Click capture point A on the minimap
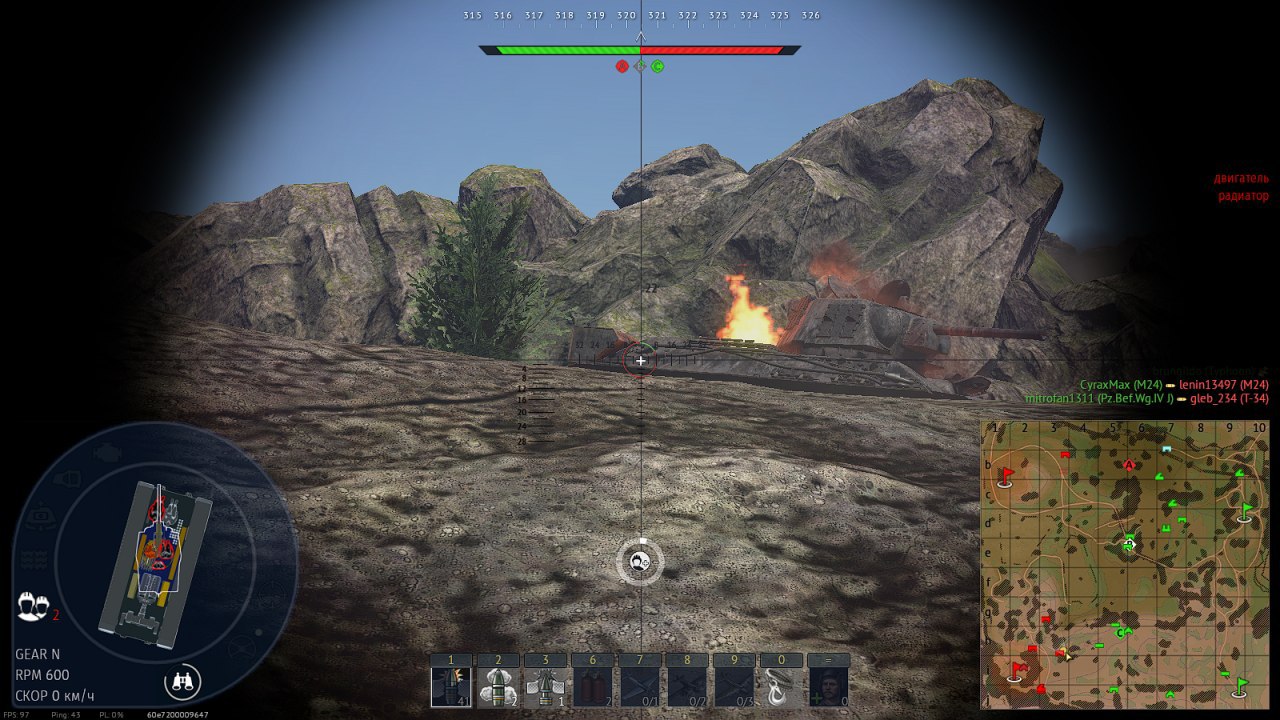The image size is (1280, 720). (1129, 465)
